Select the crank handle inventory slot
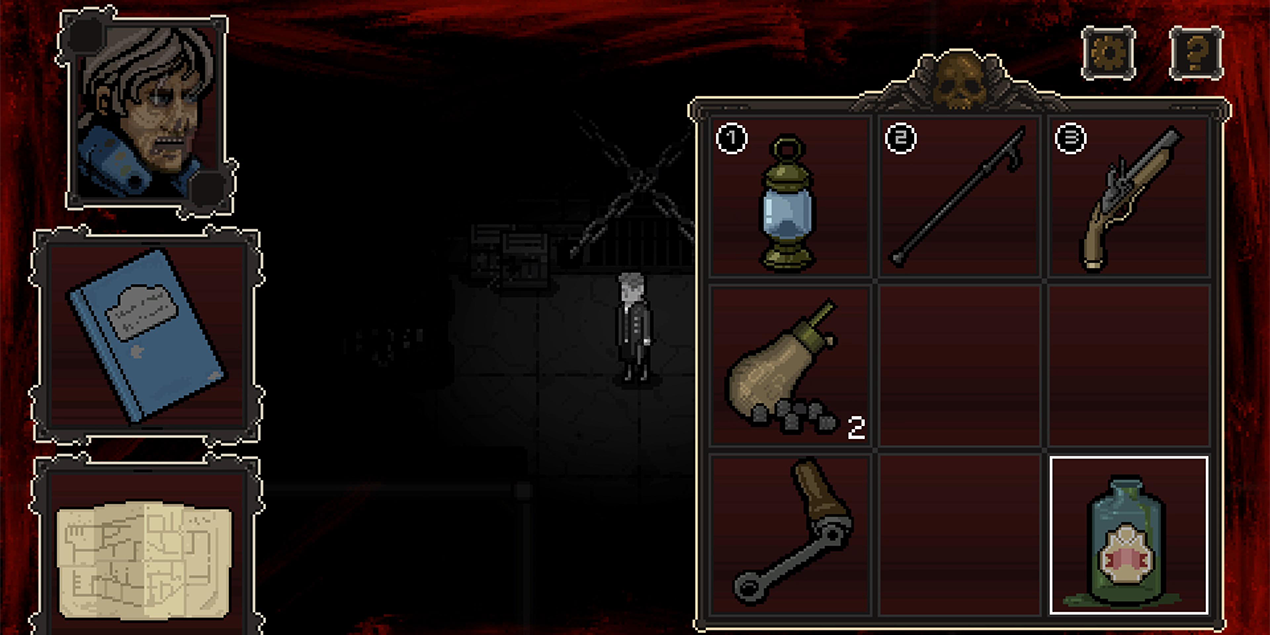 789,534
